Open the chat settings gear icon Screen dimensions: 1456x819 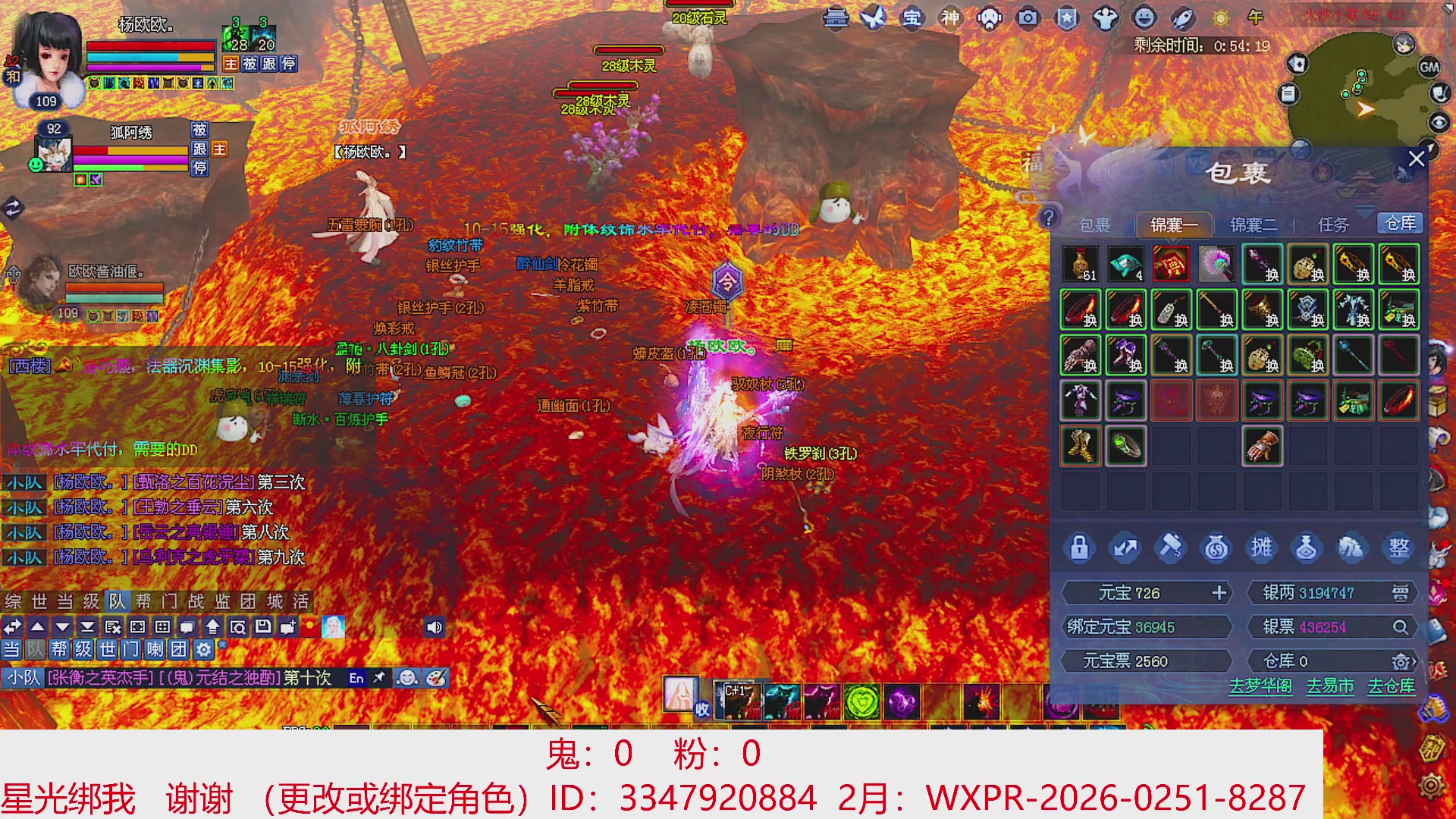(203, 650)
